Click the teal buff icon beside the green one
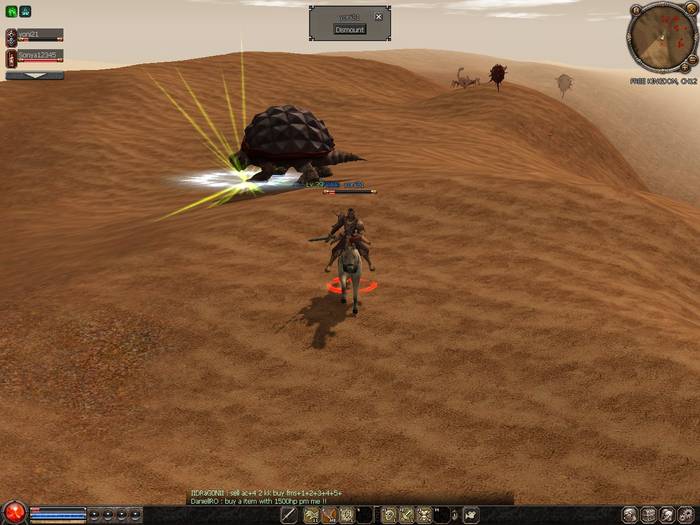This screenshot has width=700, height=525. (25, 12)
